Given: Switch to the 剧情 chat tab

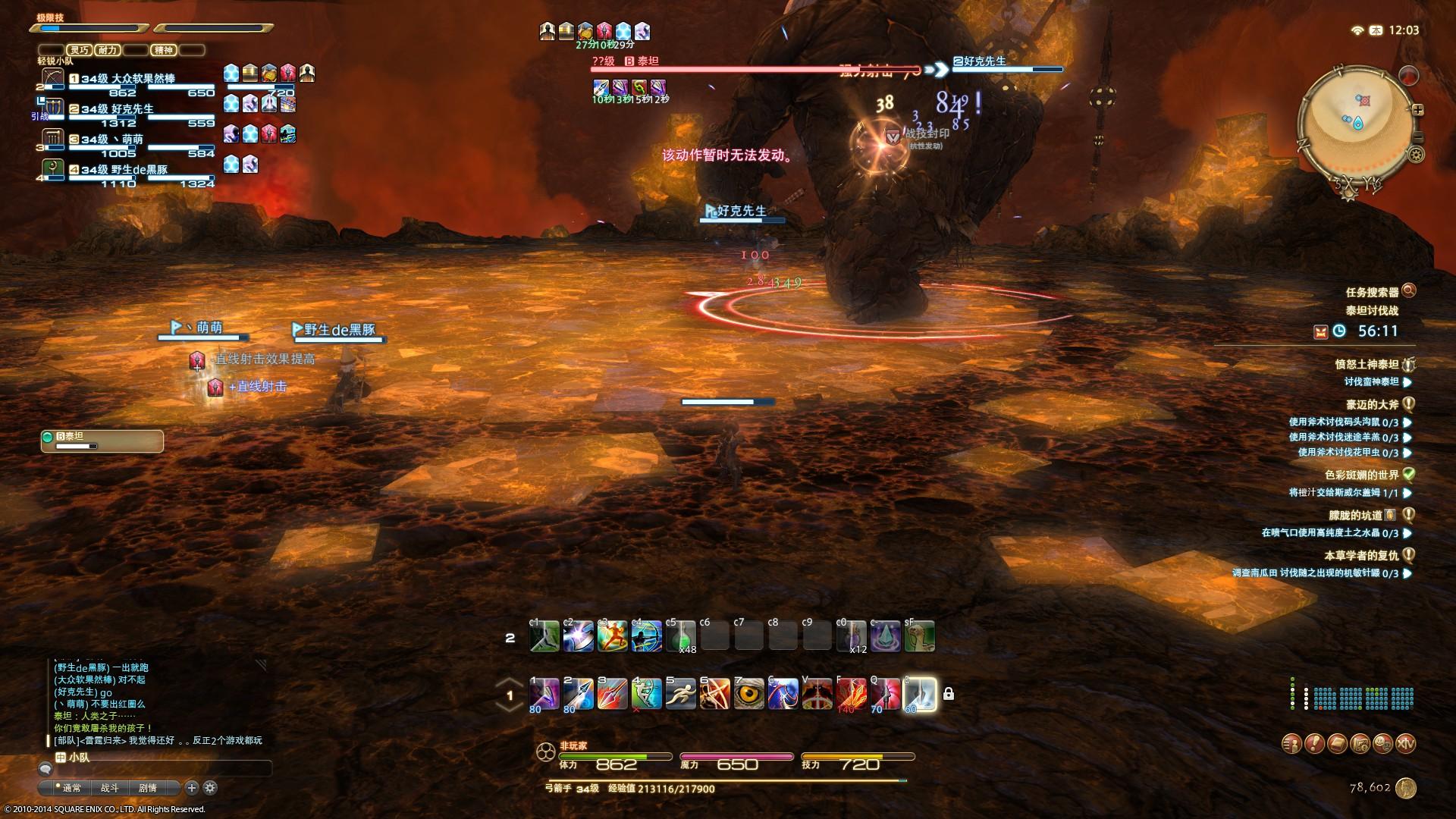Looking at the screenshot, I should point(148,788).
